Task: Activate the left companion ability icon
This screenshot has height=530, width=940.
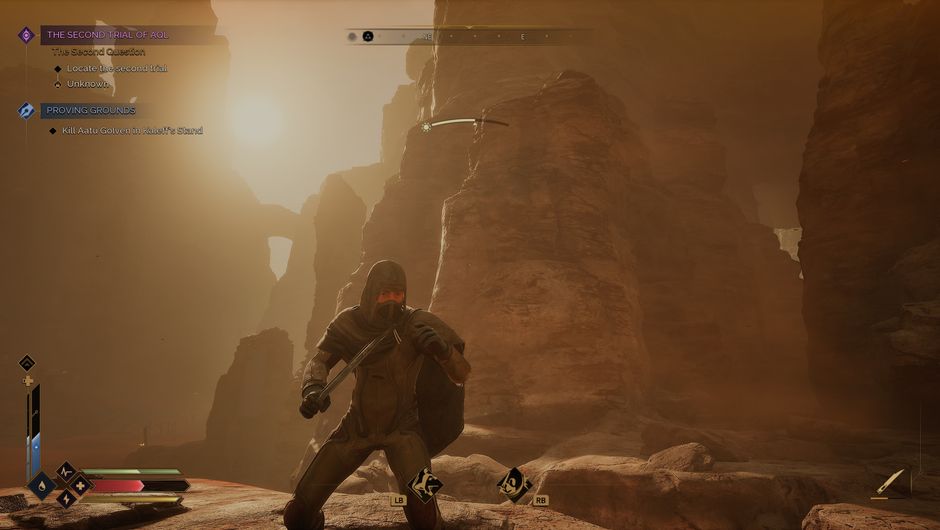Action: (x=427, y=484)
